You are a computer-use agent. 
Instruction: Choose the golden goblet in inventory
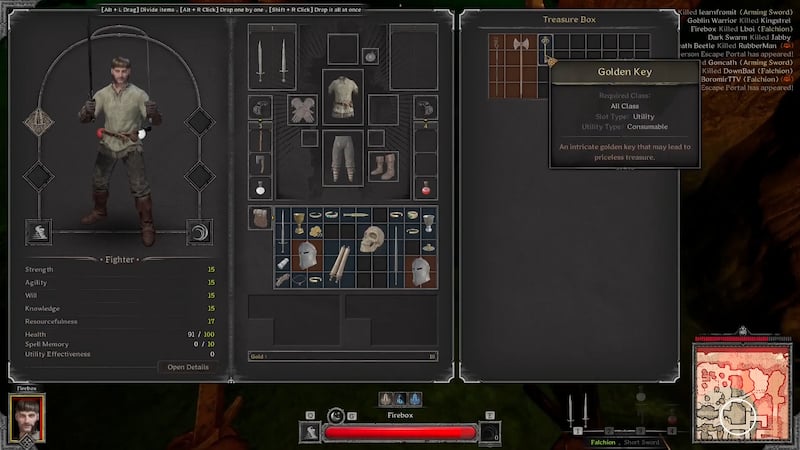pos(299,222)
